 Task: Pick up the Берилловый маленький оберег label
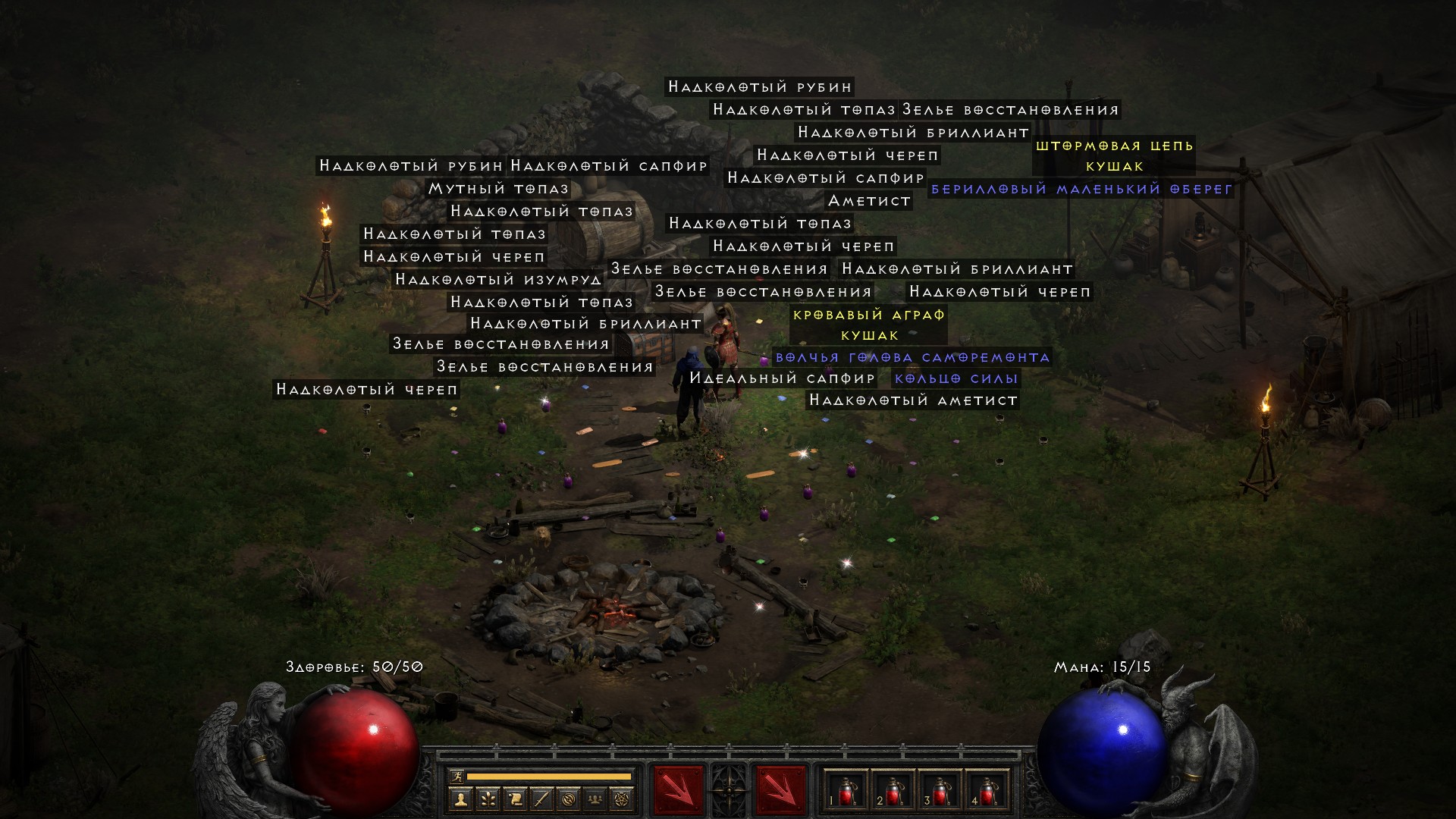[1081, 189]
